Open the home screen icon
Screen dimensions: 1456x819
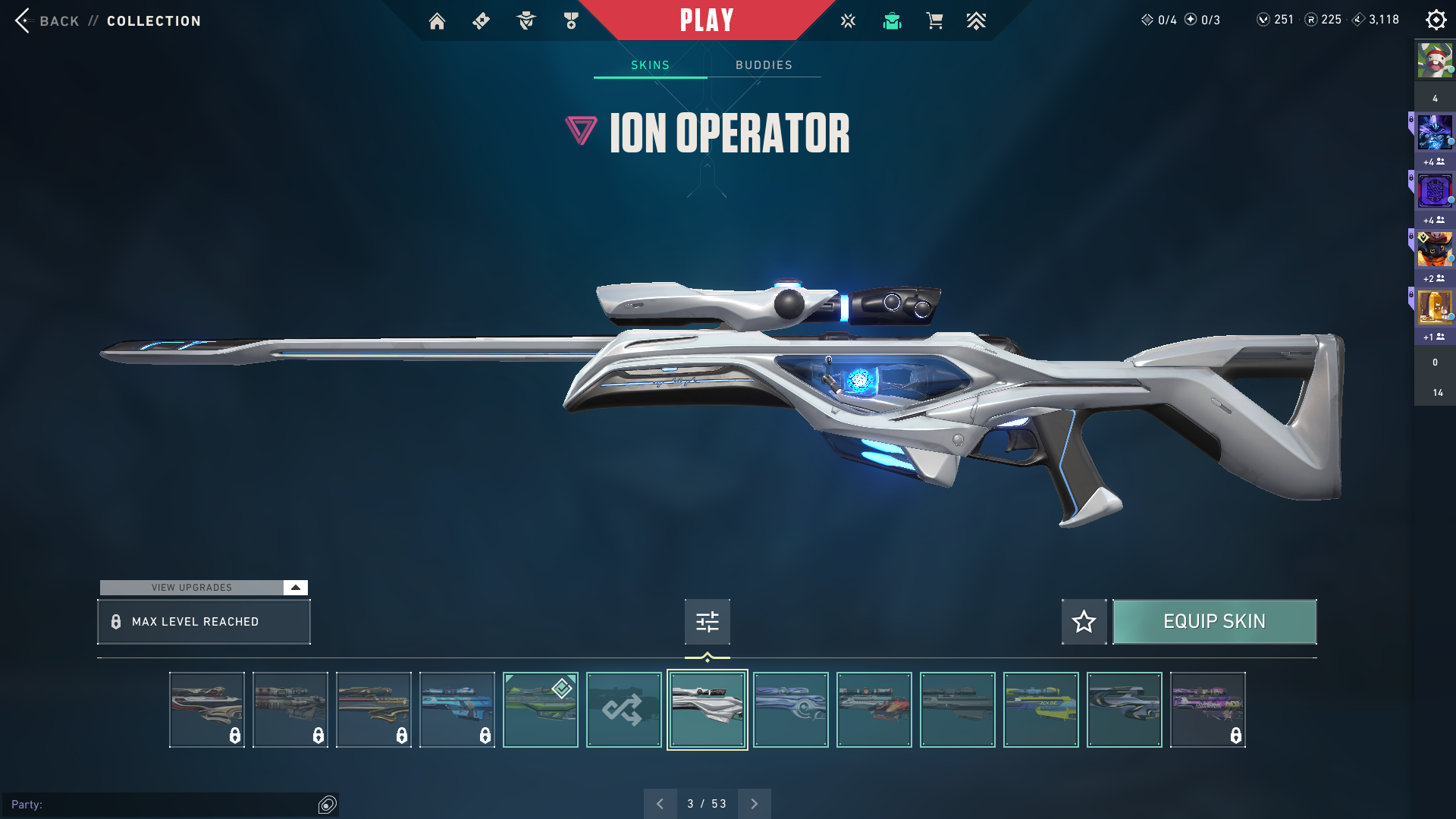[x=437, y=21]
